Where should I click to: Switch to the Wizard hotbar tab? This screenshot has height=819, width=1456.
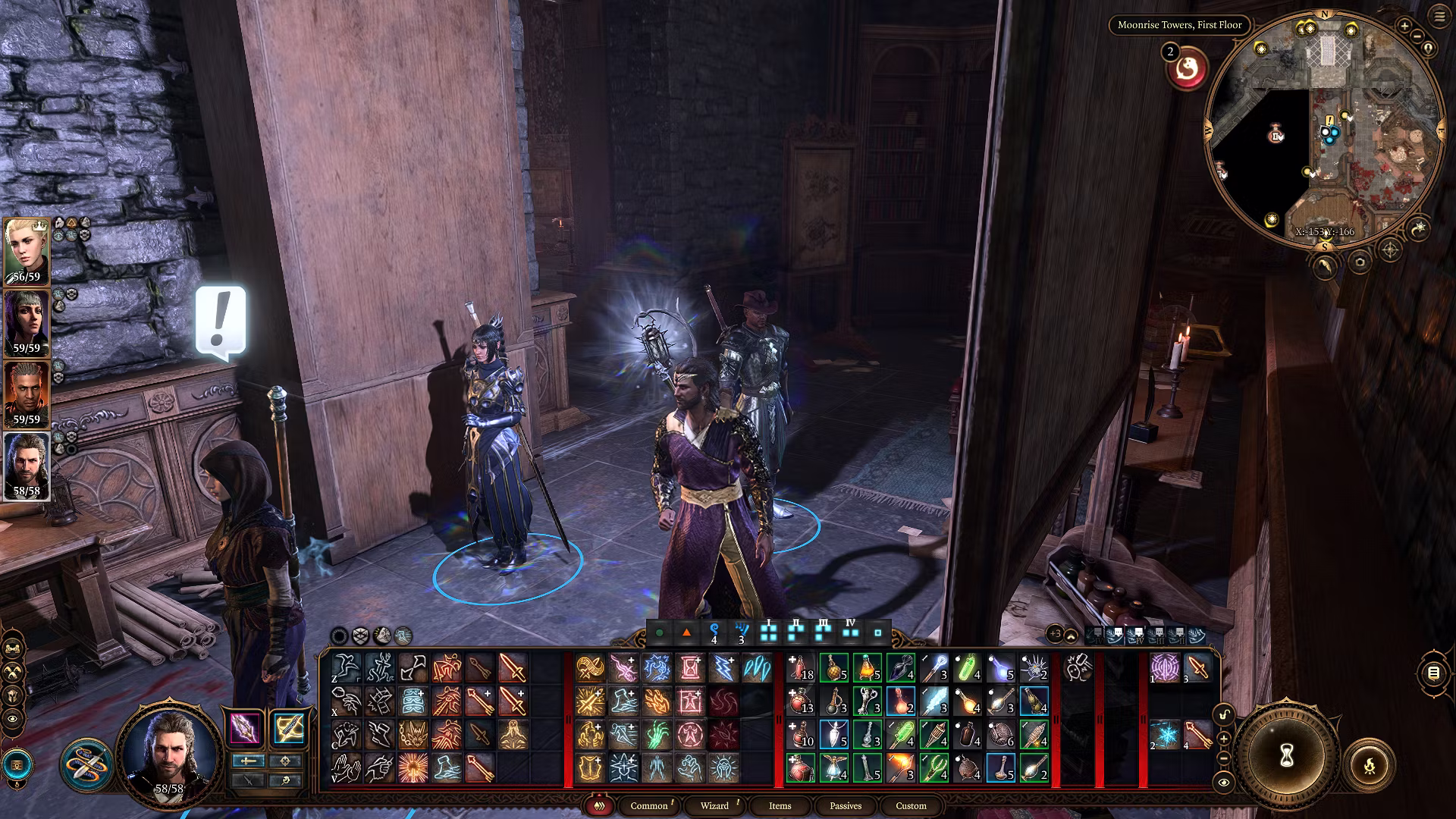[714, 805]
